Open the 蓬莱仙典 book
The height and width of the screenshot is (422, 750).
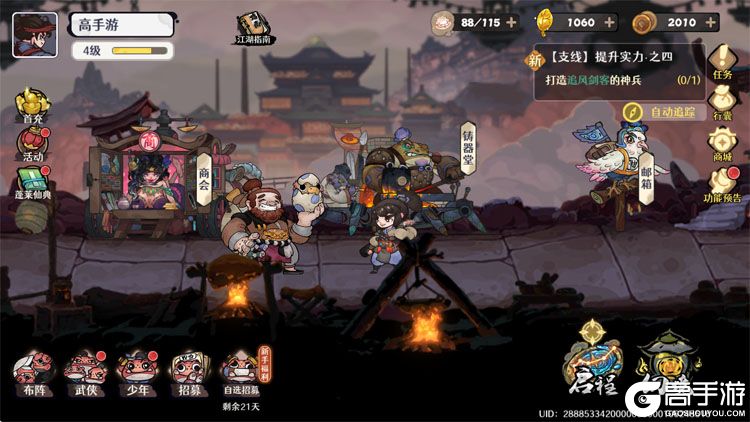34,183
